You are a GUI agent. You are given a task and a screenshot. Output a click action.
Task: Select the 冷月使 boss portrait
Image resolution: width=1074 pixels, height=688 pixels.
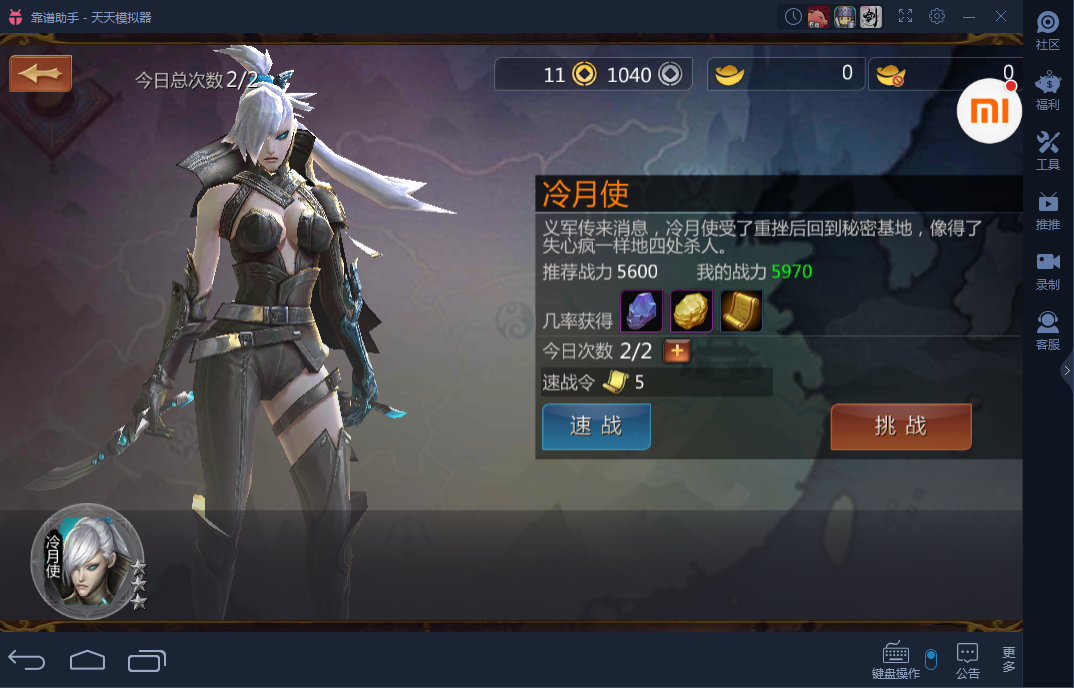[x=87, y=561]
